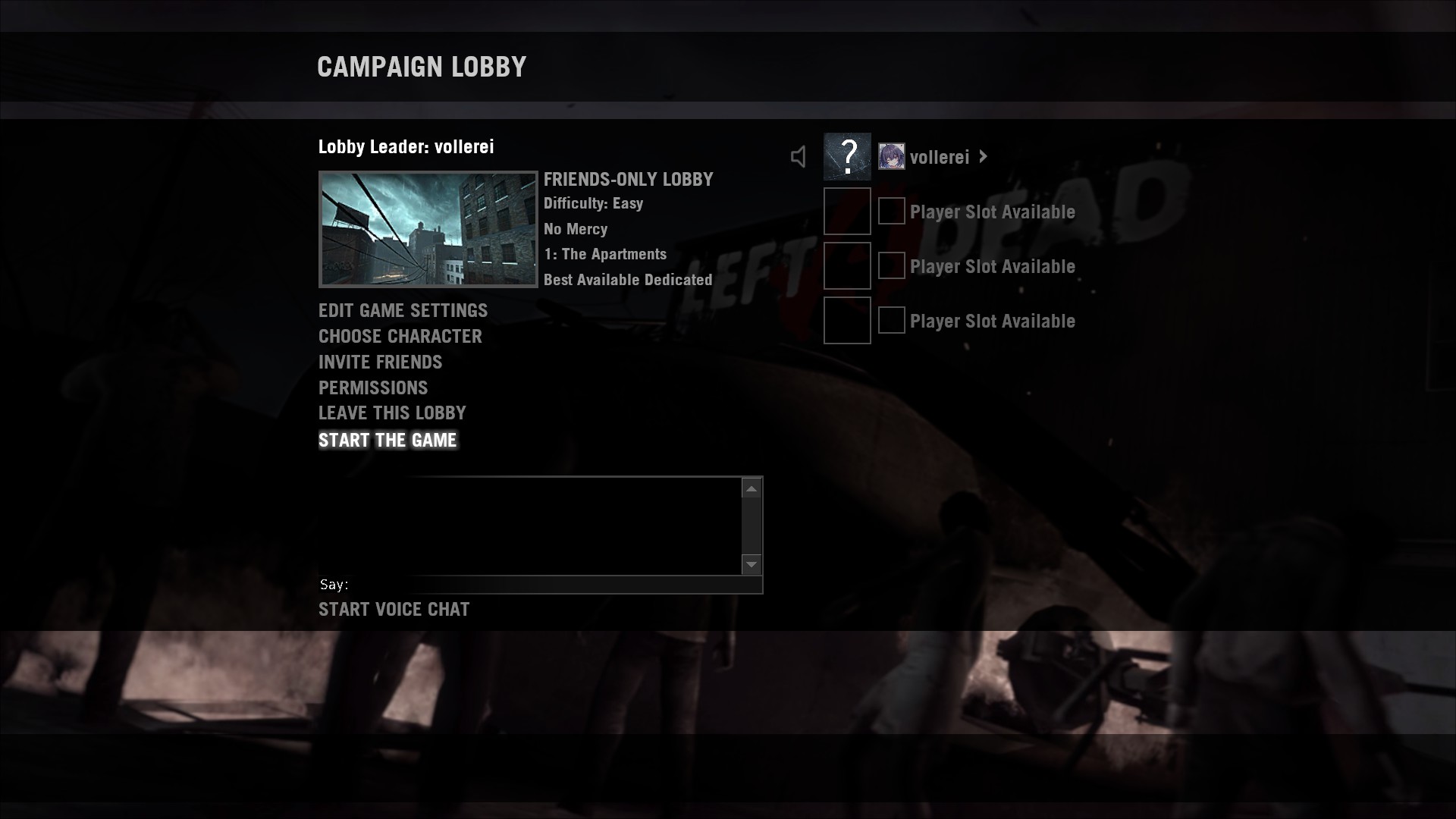The height and width of the screenshot is (819, 1456).
Task: Open the Invite Friends menu
Action: 380,362
